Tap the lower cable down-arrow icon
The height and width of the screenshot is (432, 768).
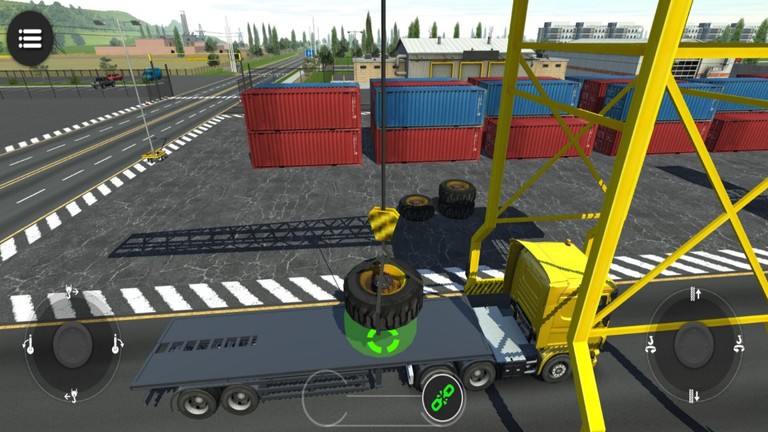tap(695, 395)
